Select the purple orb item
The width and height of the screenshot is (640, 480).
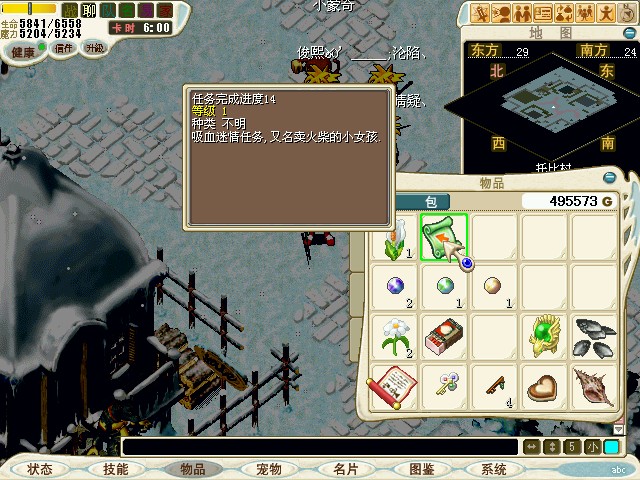tap(393, 286)
